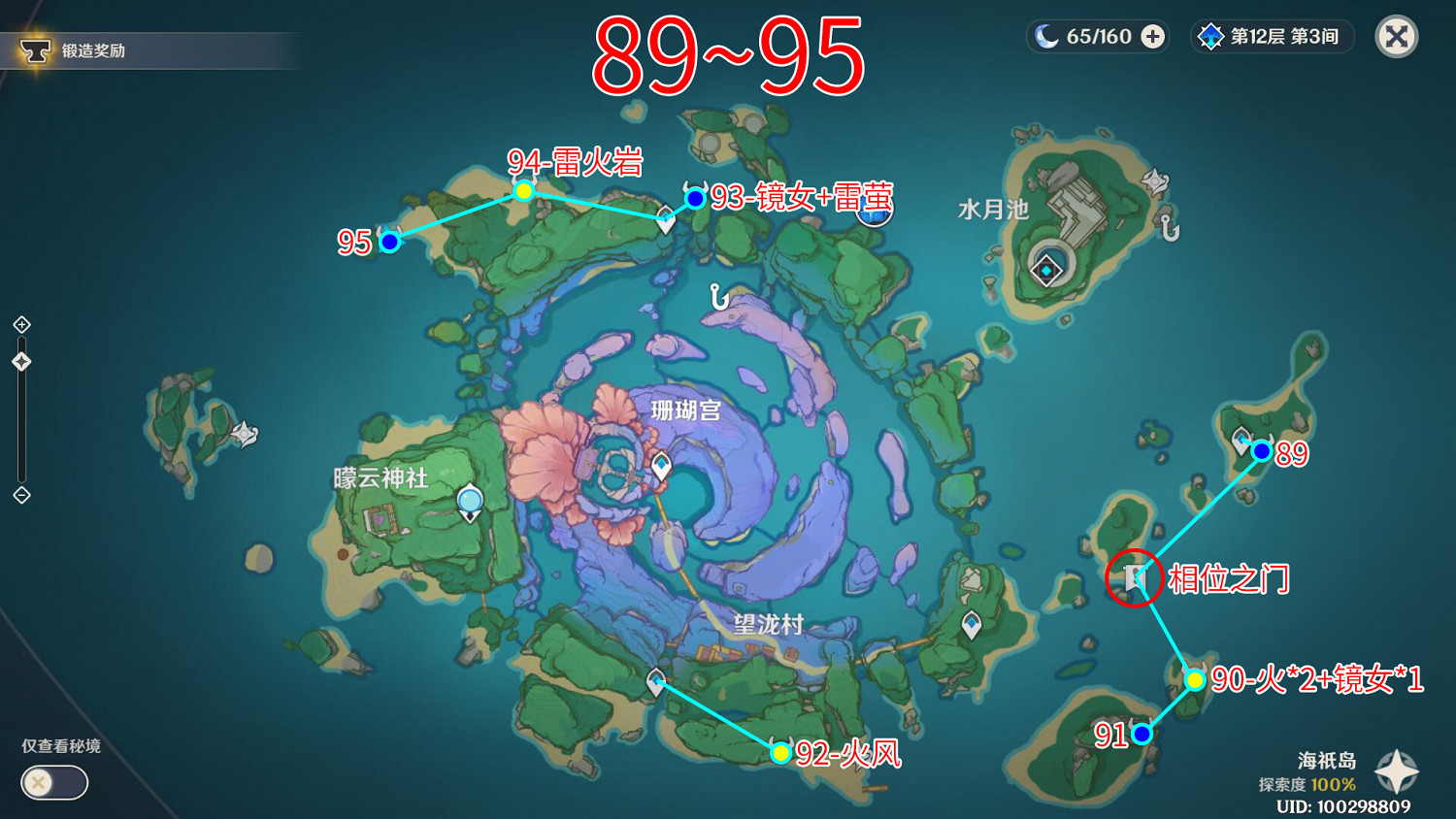Select the teleport waypoint beside 珊瑚宫
This screenshot has height=819, width=1456.
[x=661, y=464]
